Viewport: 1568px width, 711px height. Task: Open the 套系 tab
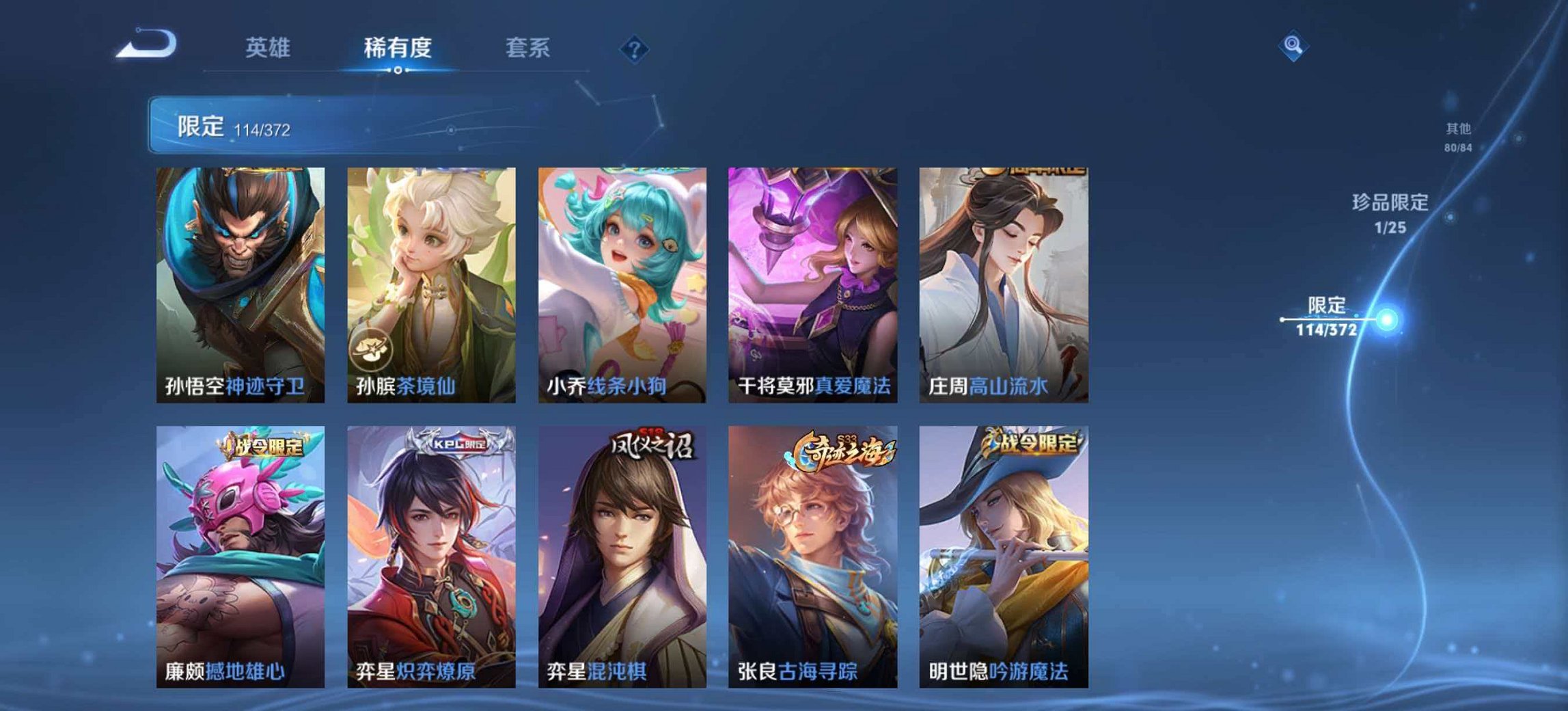pos(528,47)
